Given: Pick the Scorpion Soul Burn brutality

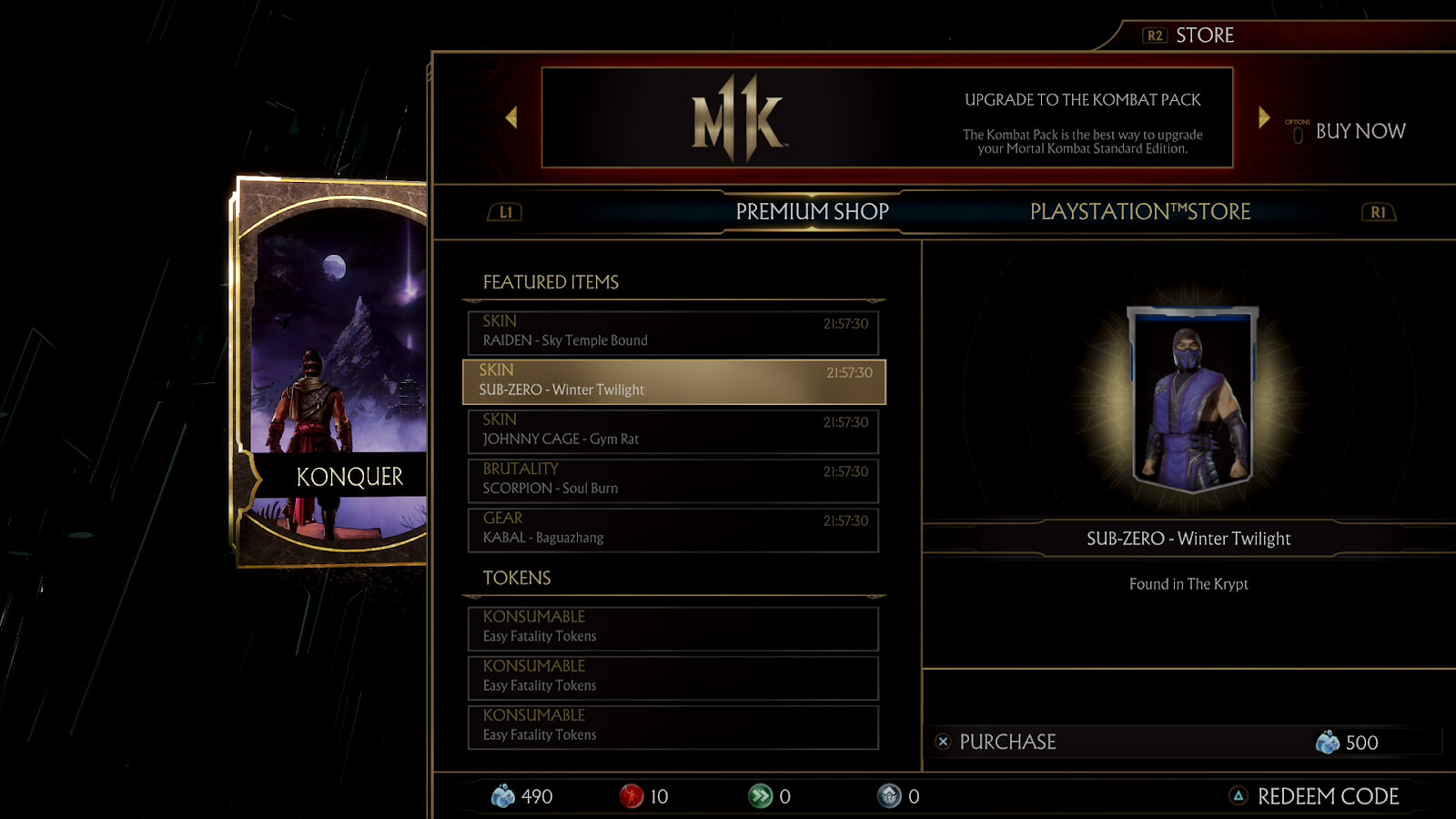Looking at the screenshot, I should coord(672,480).
